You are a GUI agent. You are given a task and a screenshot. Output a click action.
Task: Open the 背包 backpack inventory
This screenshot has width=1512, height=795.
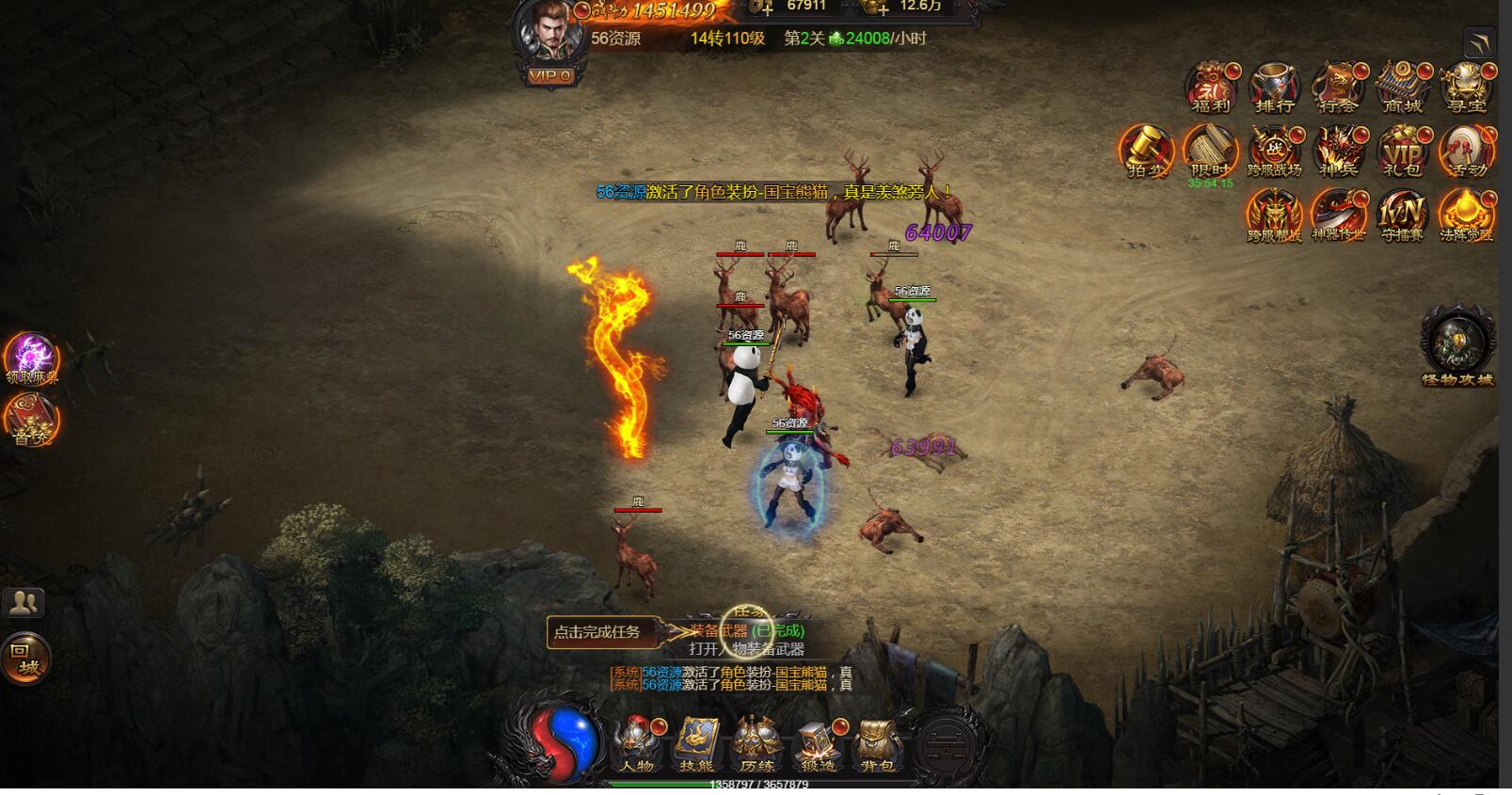coord(876,744)
